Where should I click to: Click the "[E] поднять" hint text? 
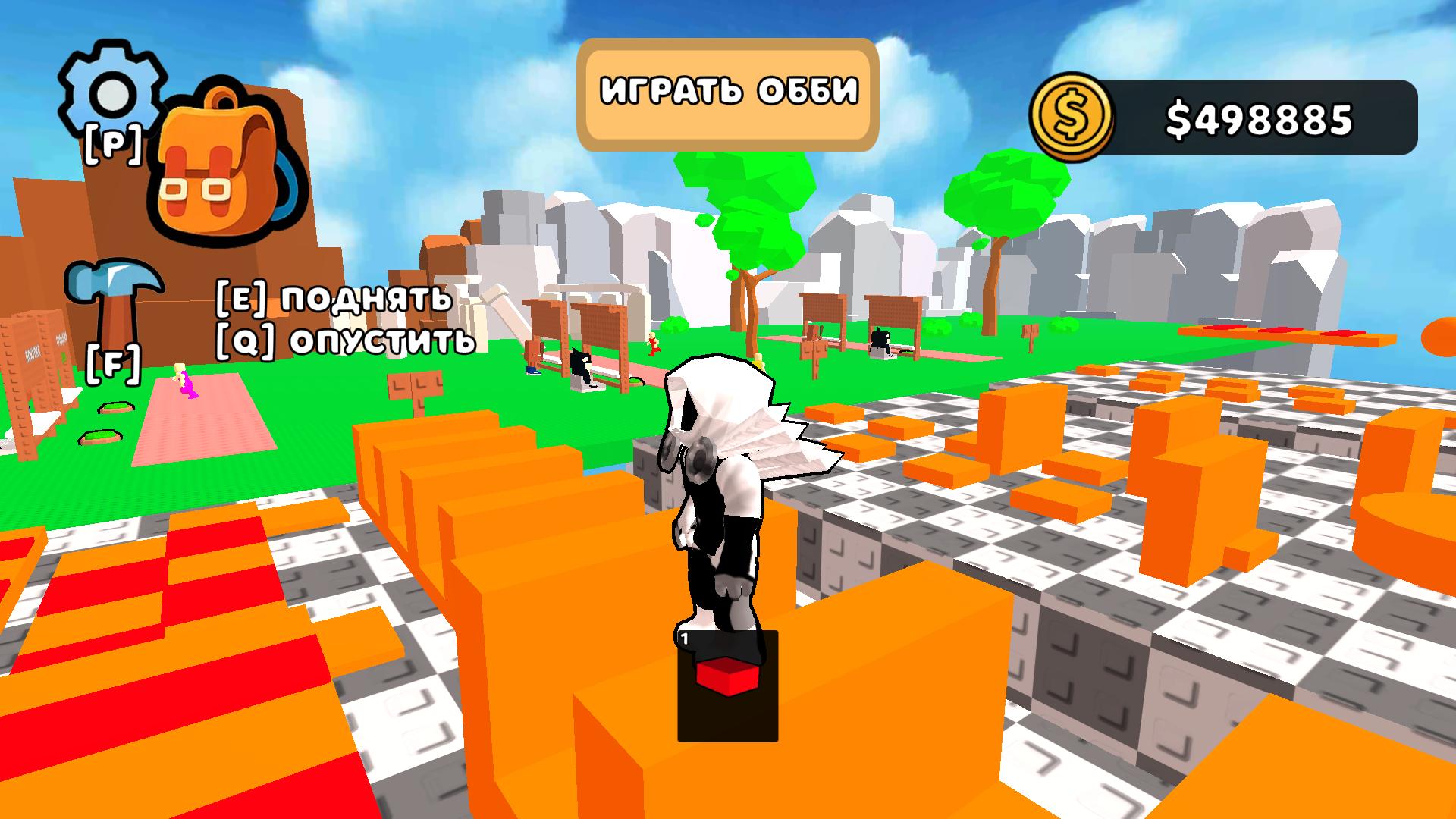click(x=334, y=300)
